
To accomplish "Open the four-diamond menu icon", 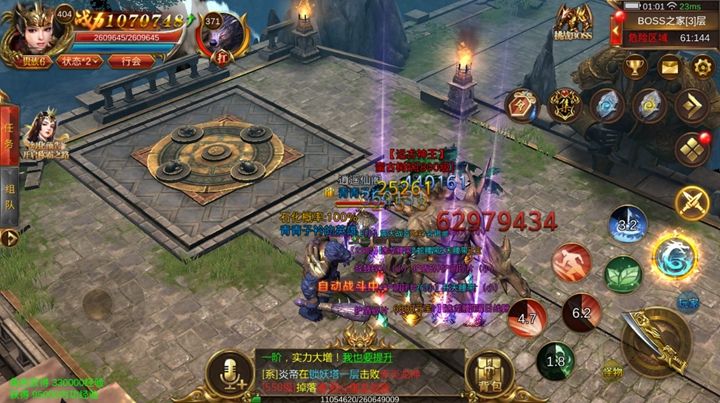I will coord(692,147).
